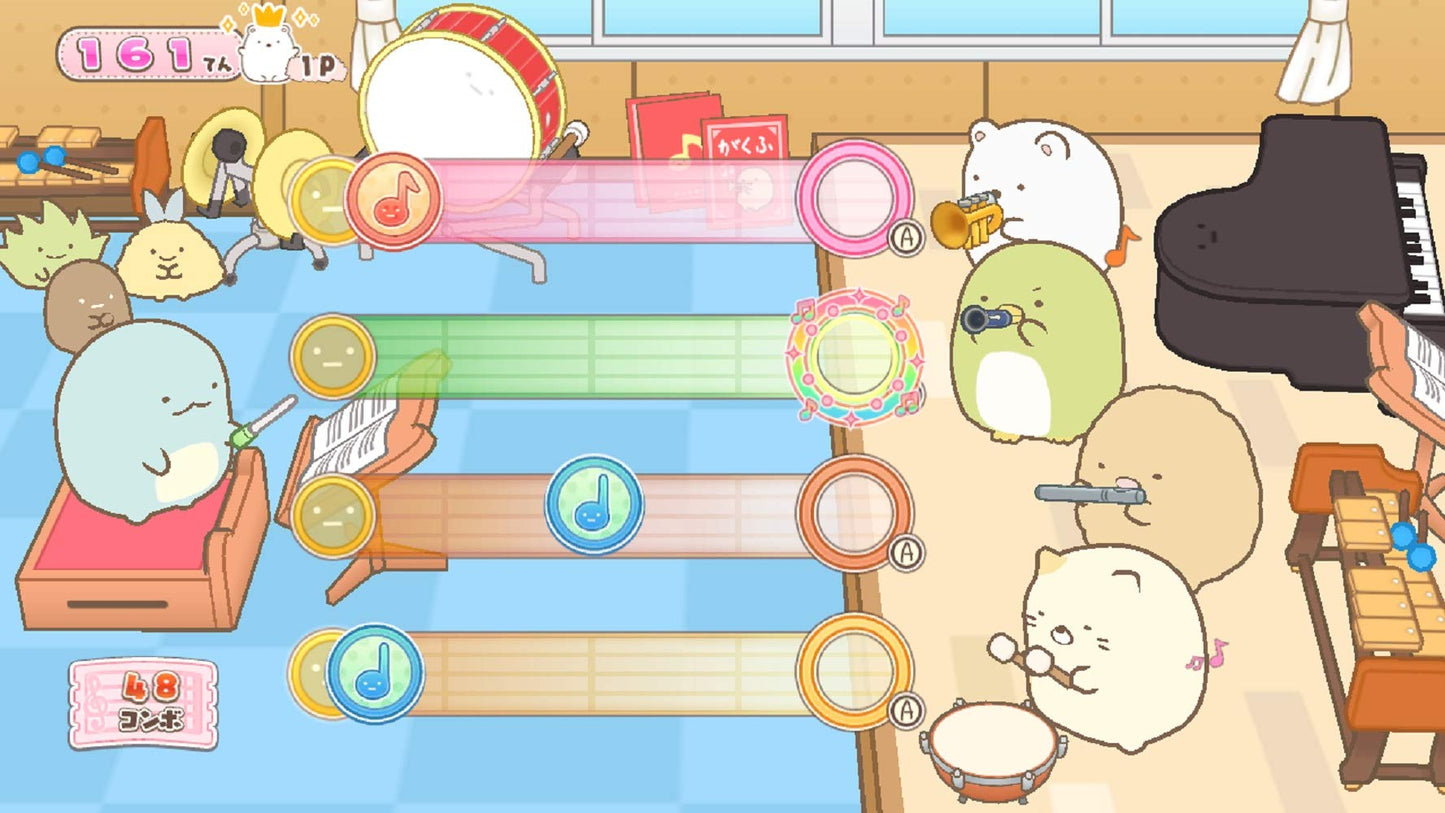Expand the conductor's music stand score
This screenshot has height=813, width=1445.
[352, 438]
